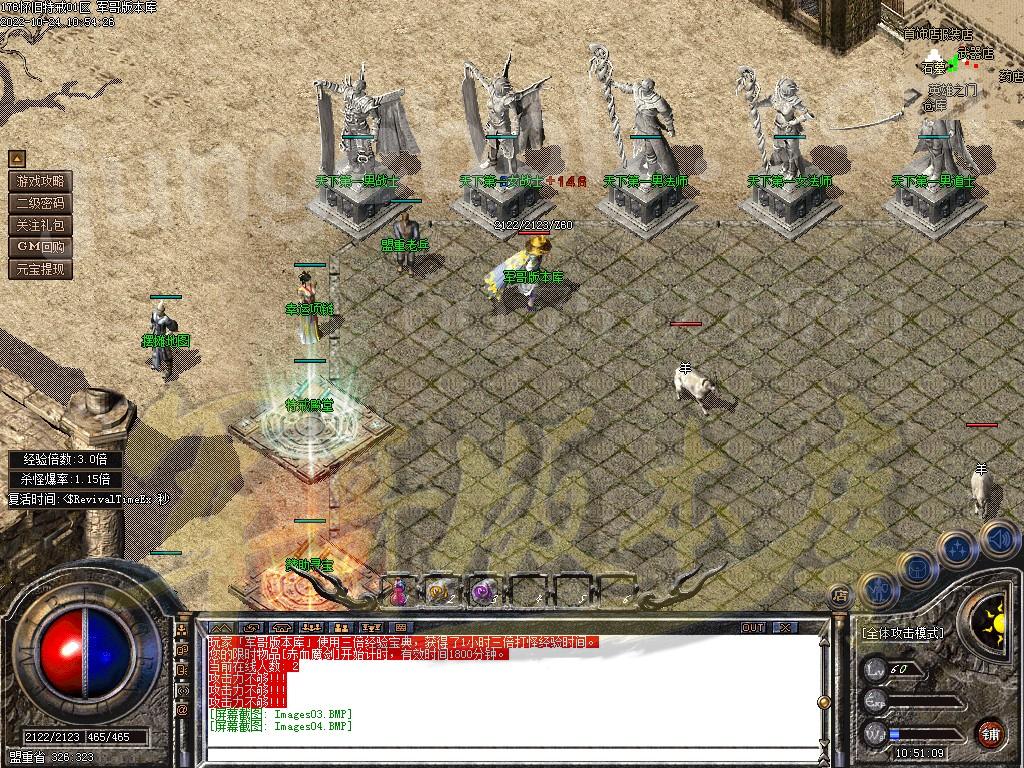Open the bag inventory round button
The width and height of the screenshot is (1024, 768).
point(917,569)
